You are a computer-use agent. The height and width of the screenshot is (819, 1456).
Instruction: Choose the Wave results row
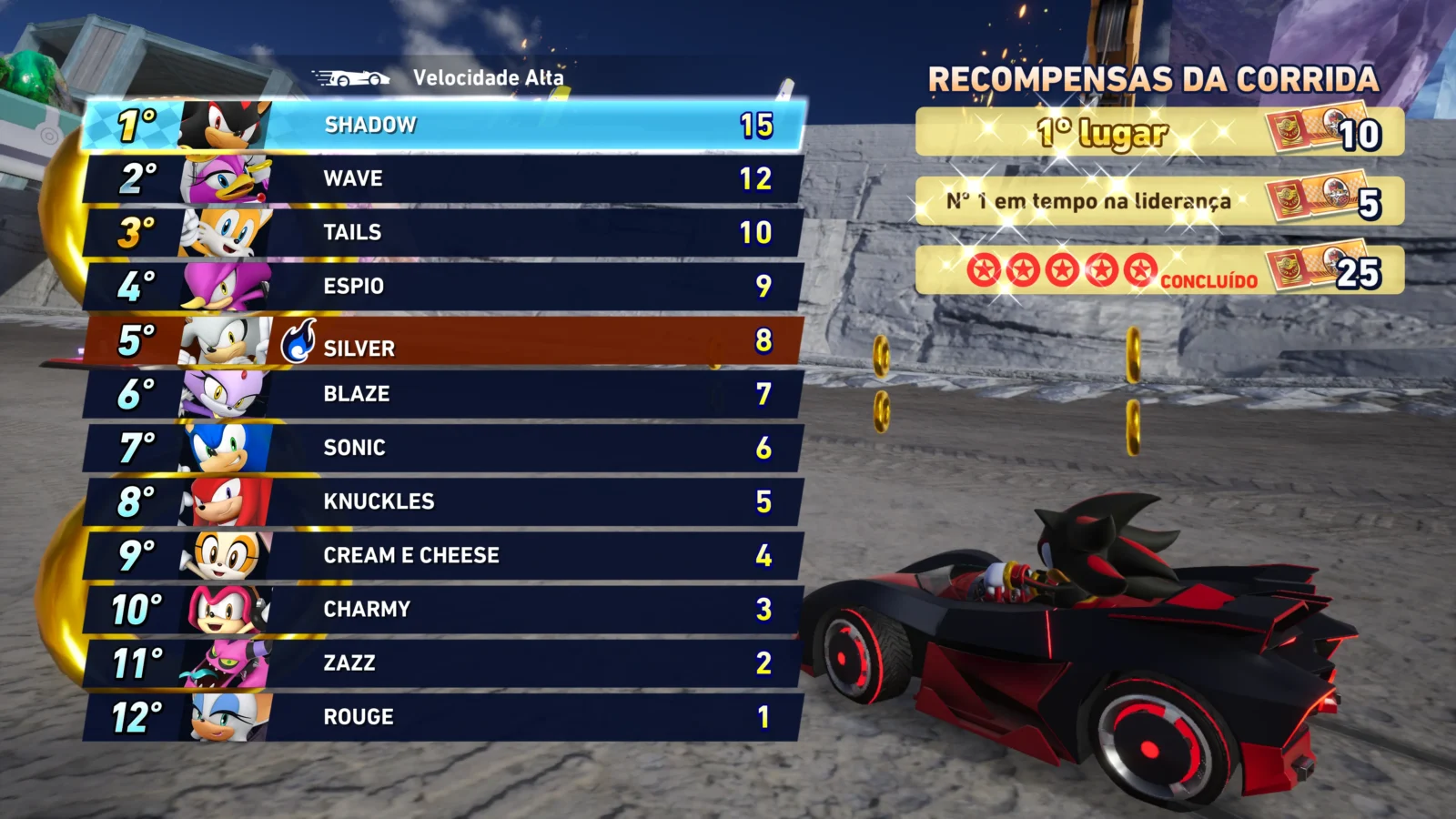tap(444, 178)
